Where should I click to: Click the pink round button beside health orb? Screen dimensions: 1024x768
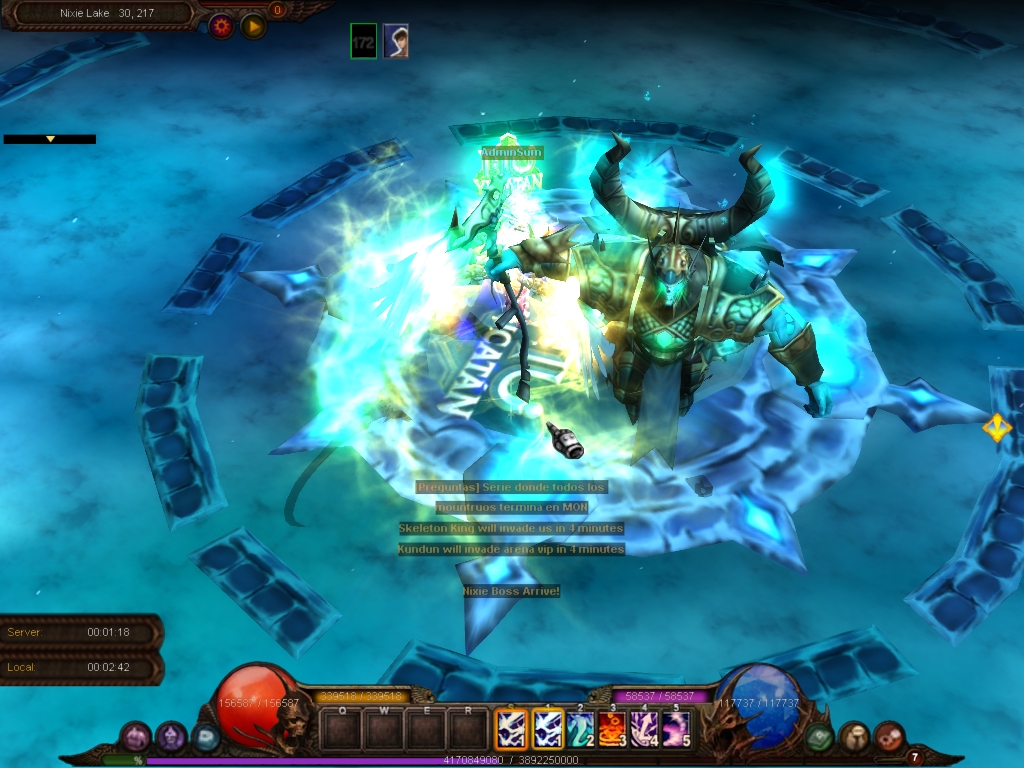(135, 738)
